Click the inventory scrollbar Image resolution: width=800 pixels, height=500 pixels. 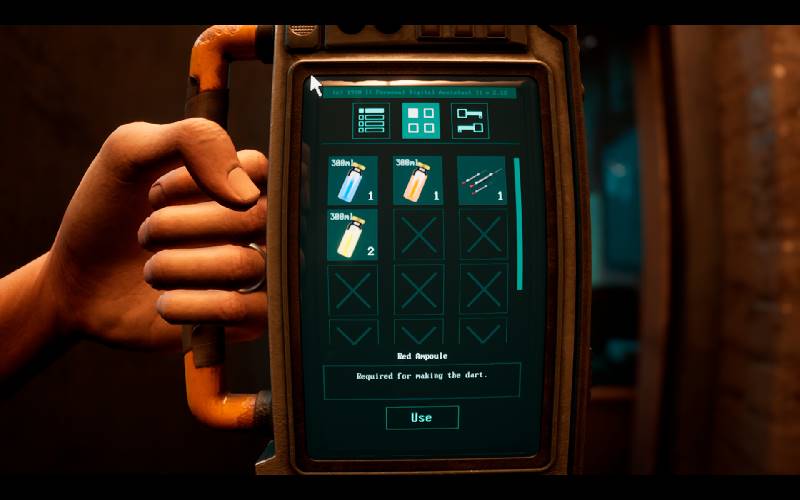tap(518, 223)
